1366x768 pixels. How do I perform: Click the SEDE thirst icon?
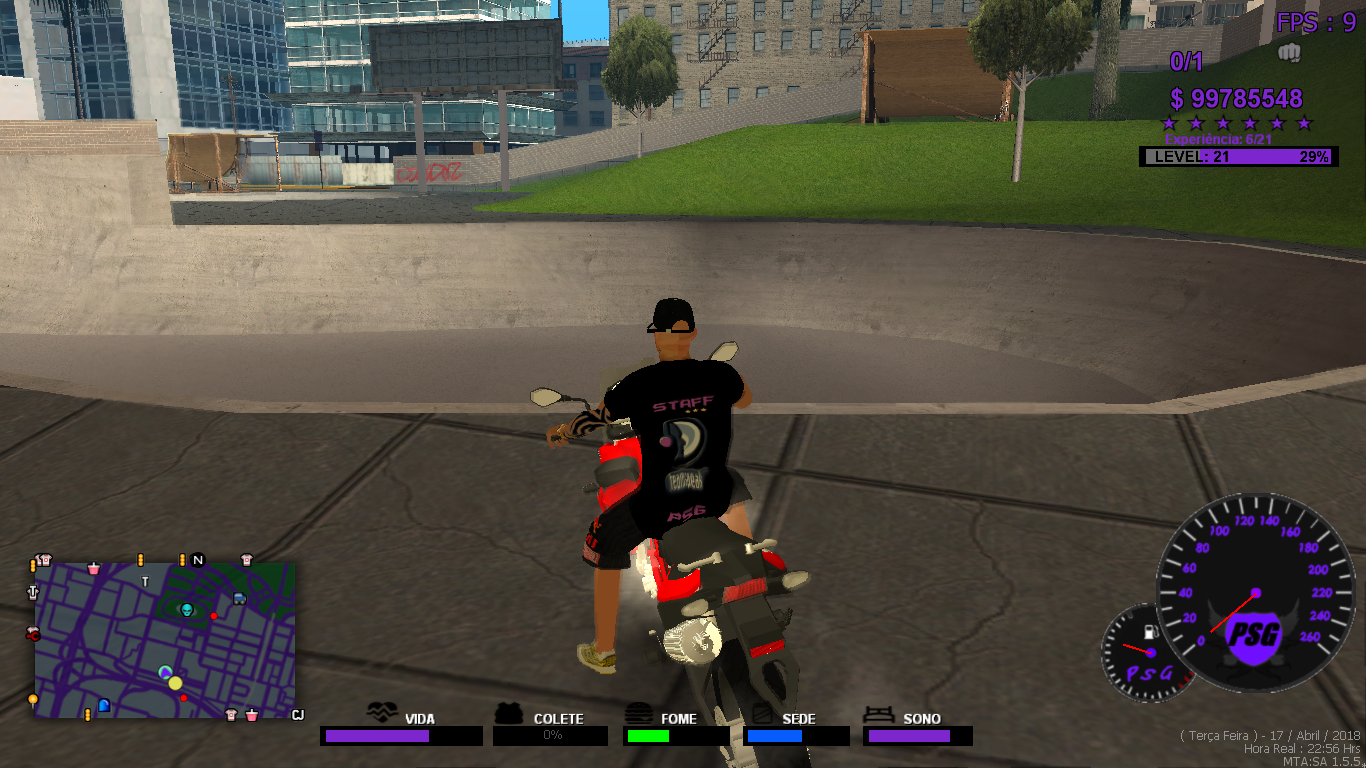[763, 713]
